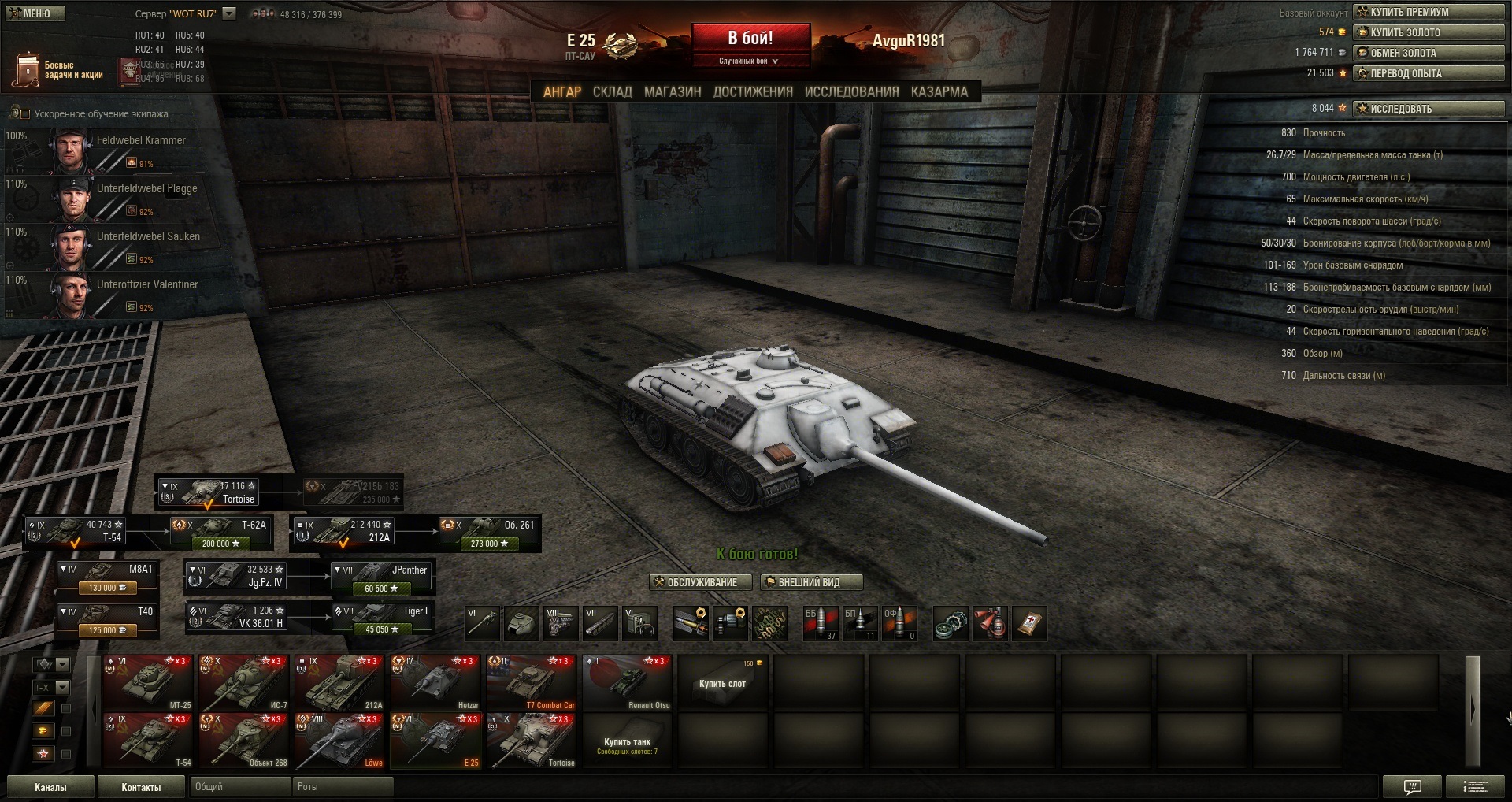
Task: Start battle with the В бой! button
Action: pyautogui.click(x=750, y=39)
